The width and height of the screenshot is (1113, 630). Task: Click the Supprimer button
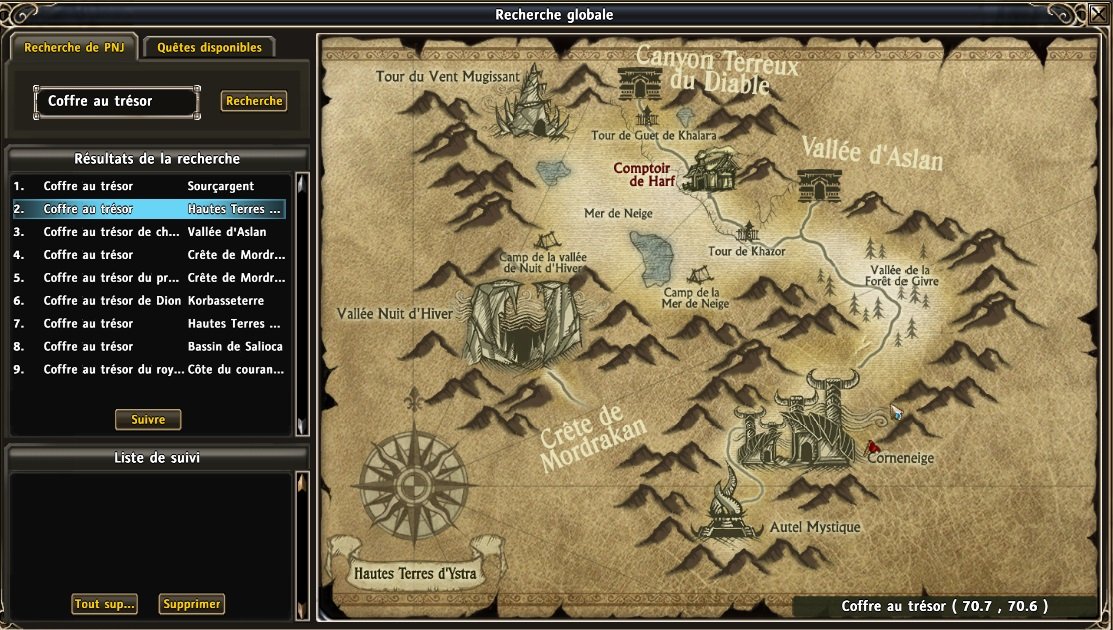(192, 604)
